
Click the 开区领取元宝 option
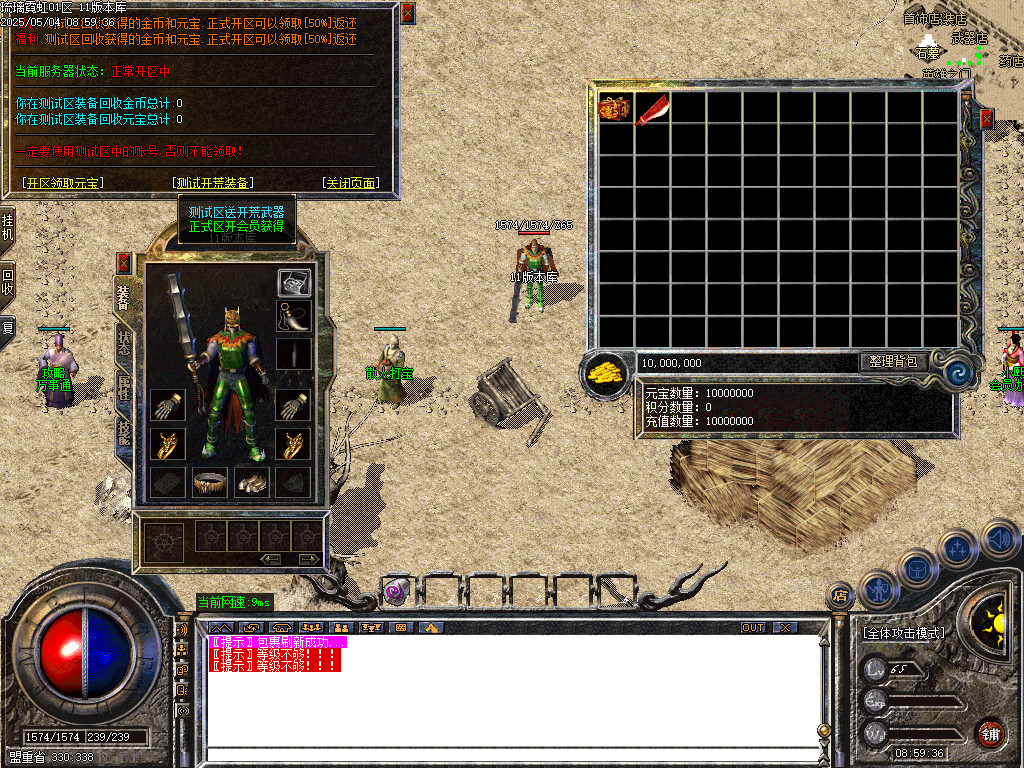coord(64,183)
